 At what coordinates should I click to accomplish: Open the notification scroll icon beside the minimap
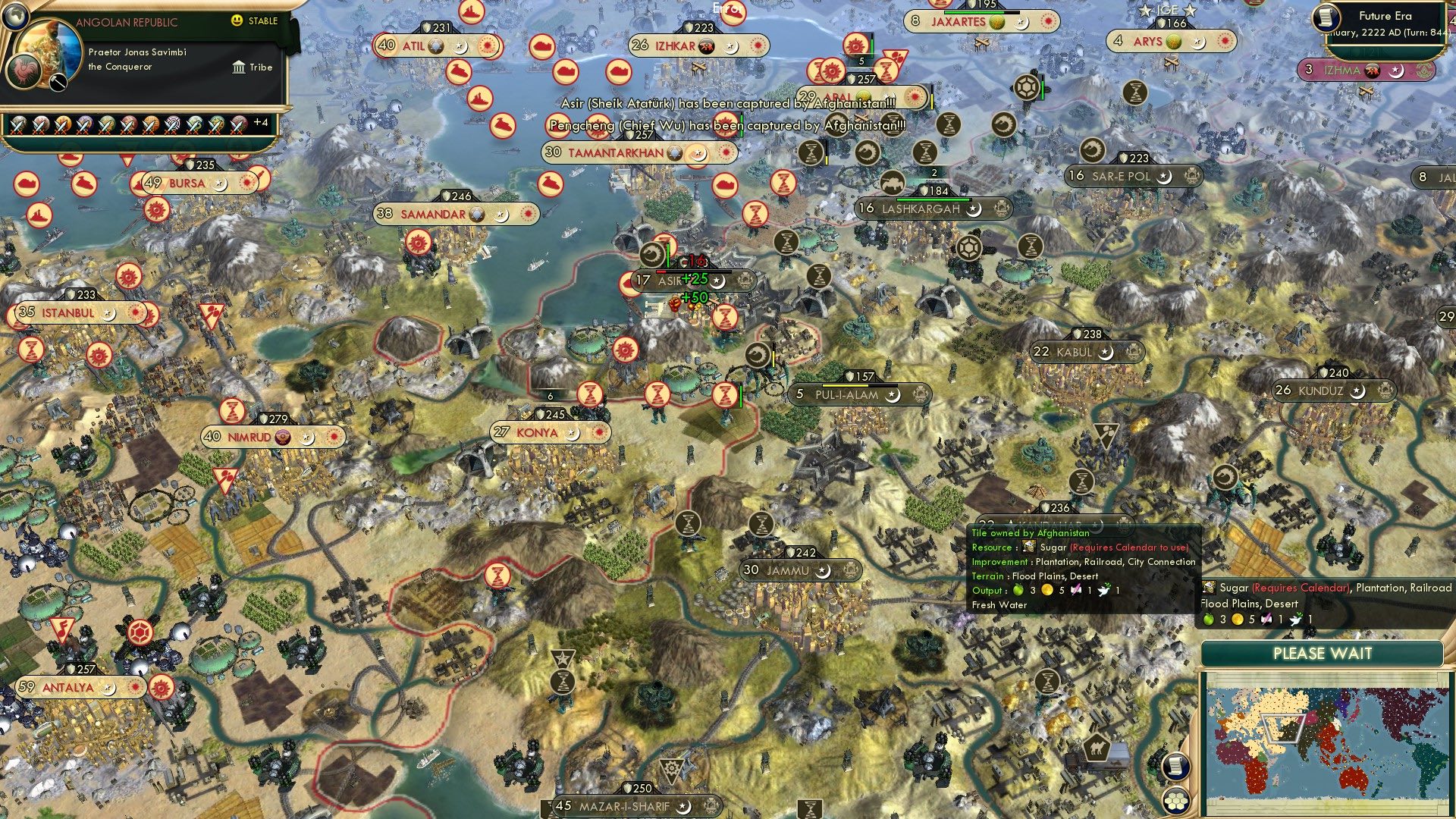click(1175, 766)
